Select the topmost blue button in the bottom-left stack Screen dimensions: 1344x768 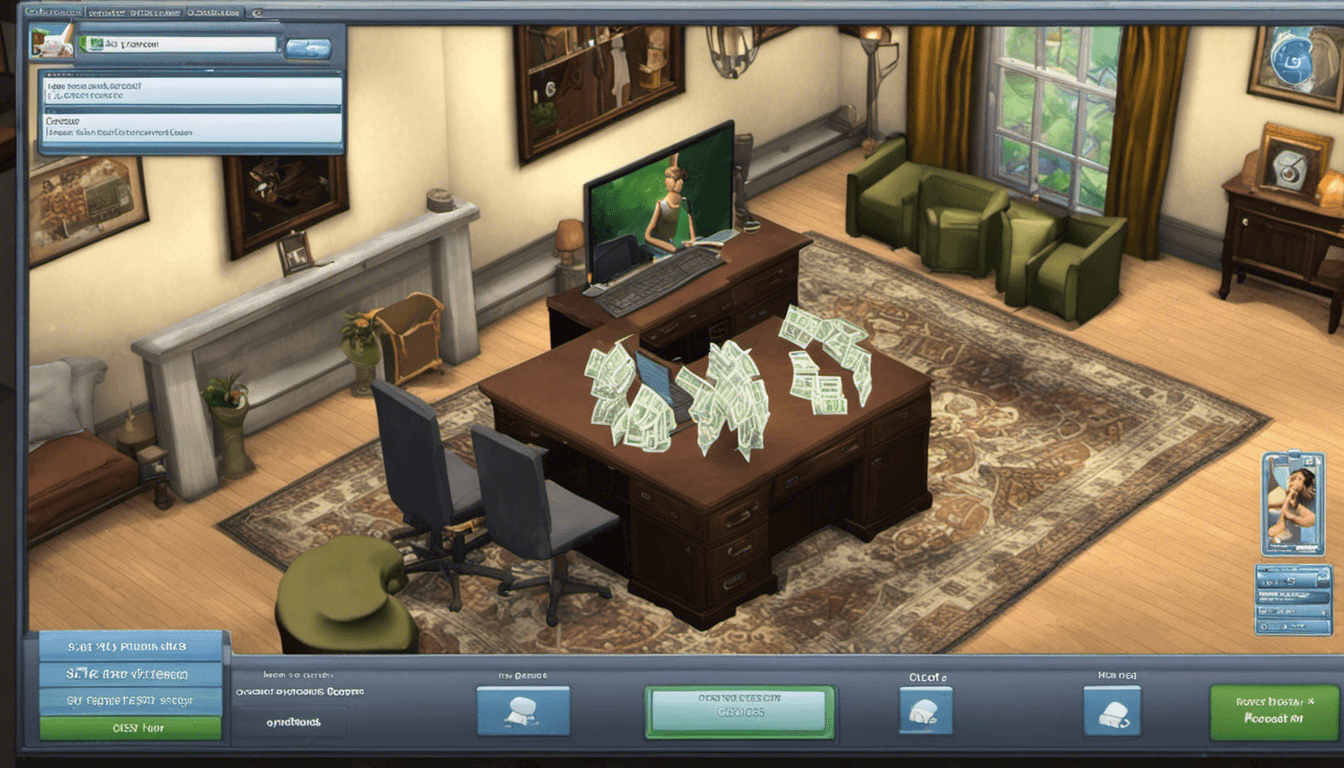(x=130, y=646)
